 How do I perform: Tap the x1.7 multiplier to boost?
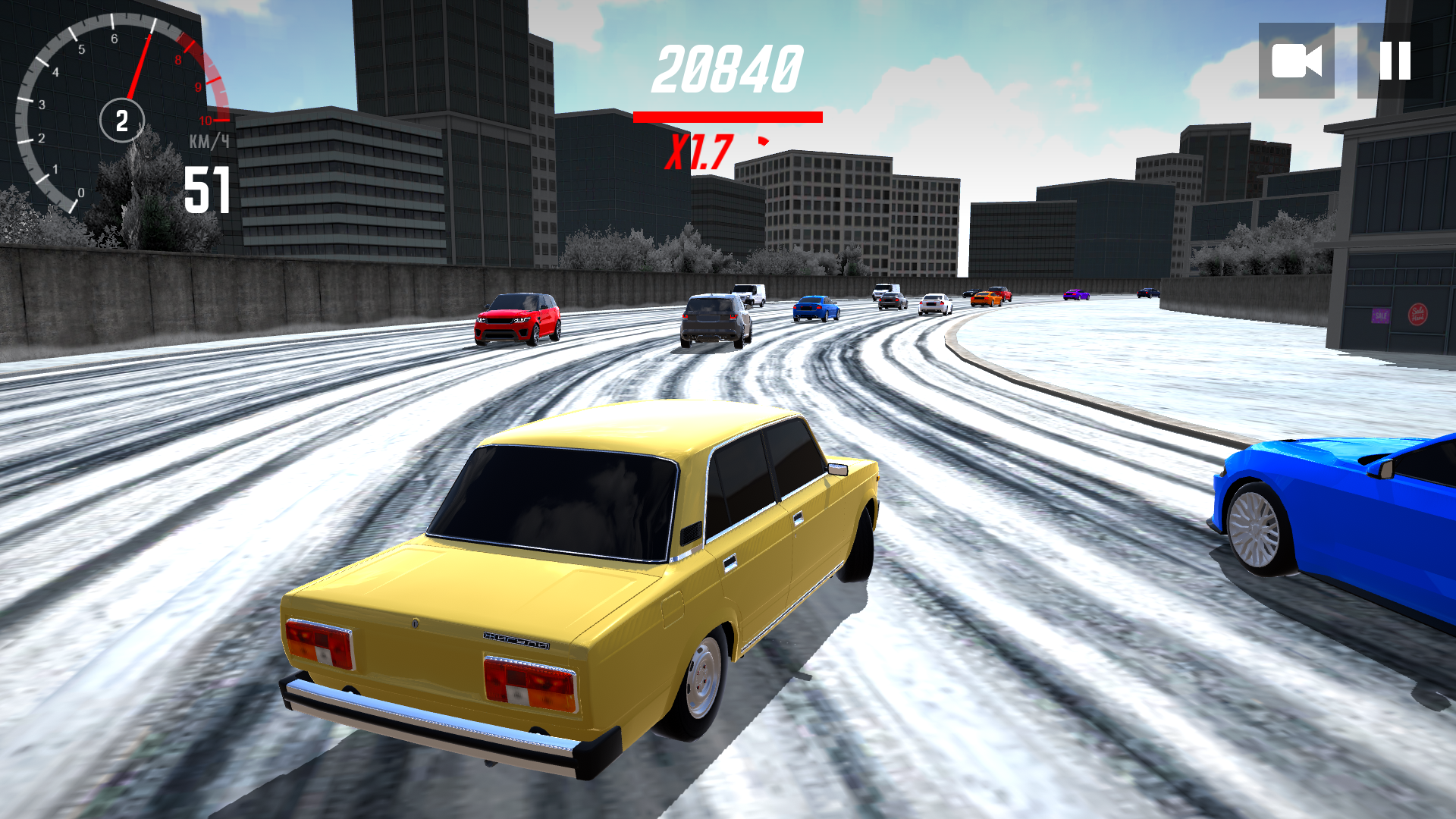pos(699,152)
